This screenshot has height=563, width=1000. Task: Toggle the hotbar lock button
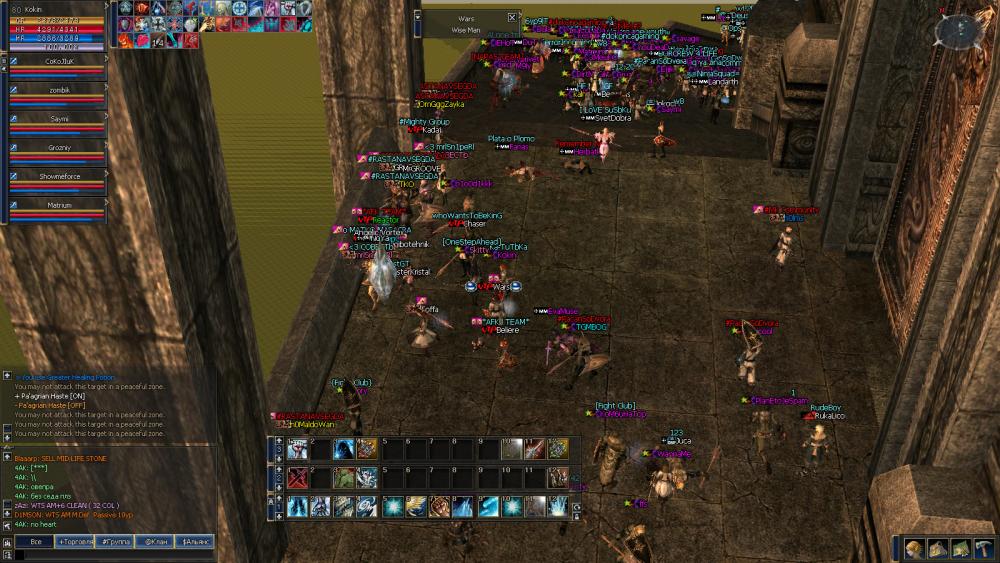(x=575, y=516)
